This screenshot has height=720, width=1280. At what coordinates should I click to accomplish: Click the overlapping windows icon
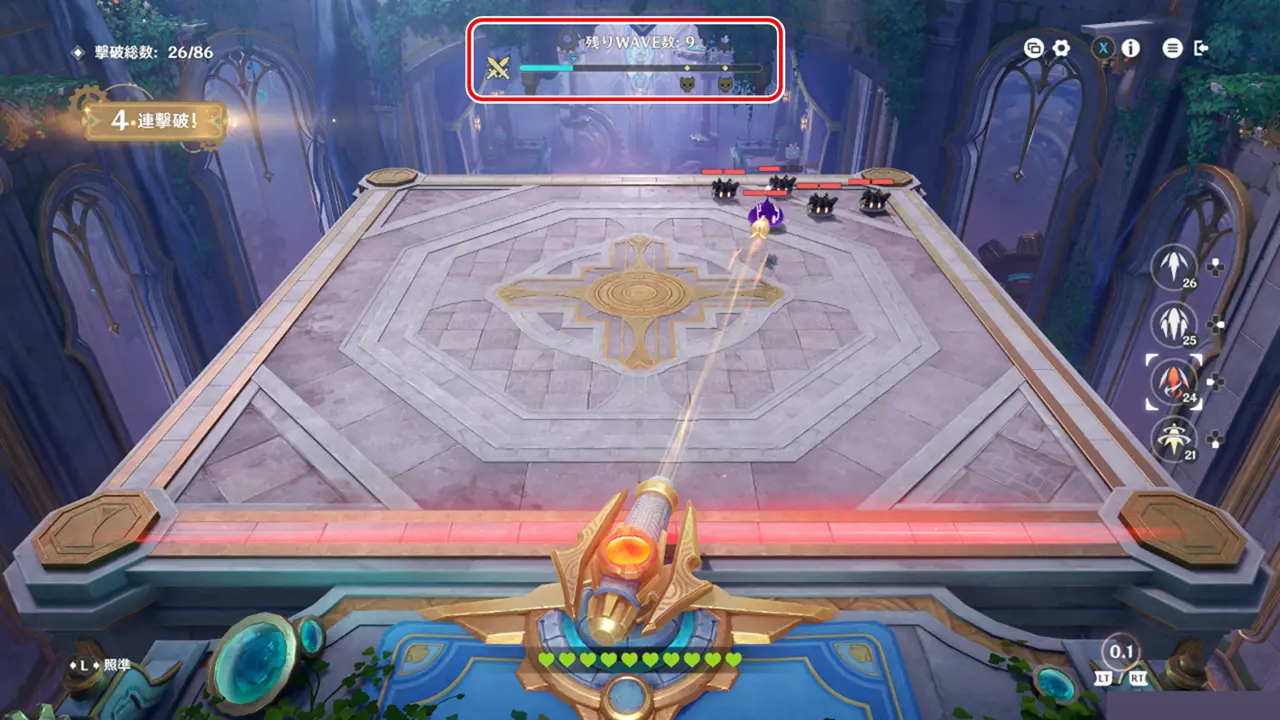[x=1034, y=48]
